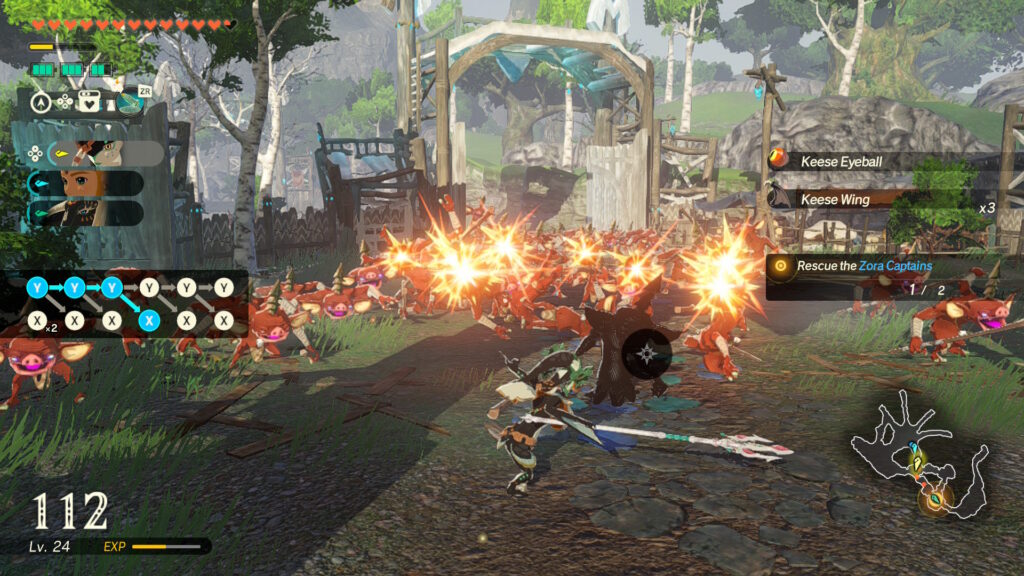
Task: Select the Zelda character portrait
Action: 88,183
